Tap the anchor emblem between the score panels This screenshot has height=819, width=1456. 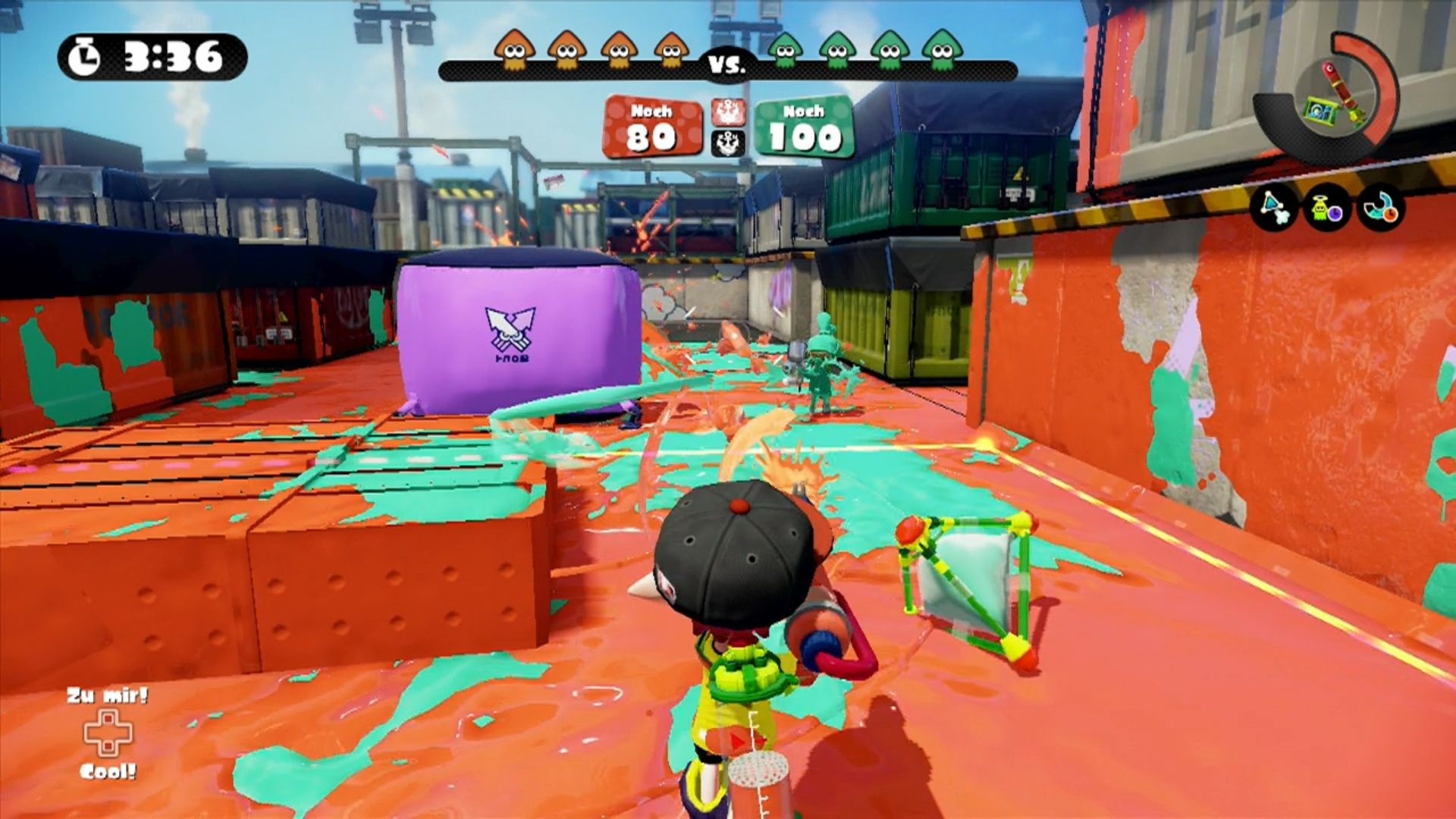tap(727, 128)
